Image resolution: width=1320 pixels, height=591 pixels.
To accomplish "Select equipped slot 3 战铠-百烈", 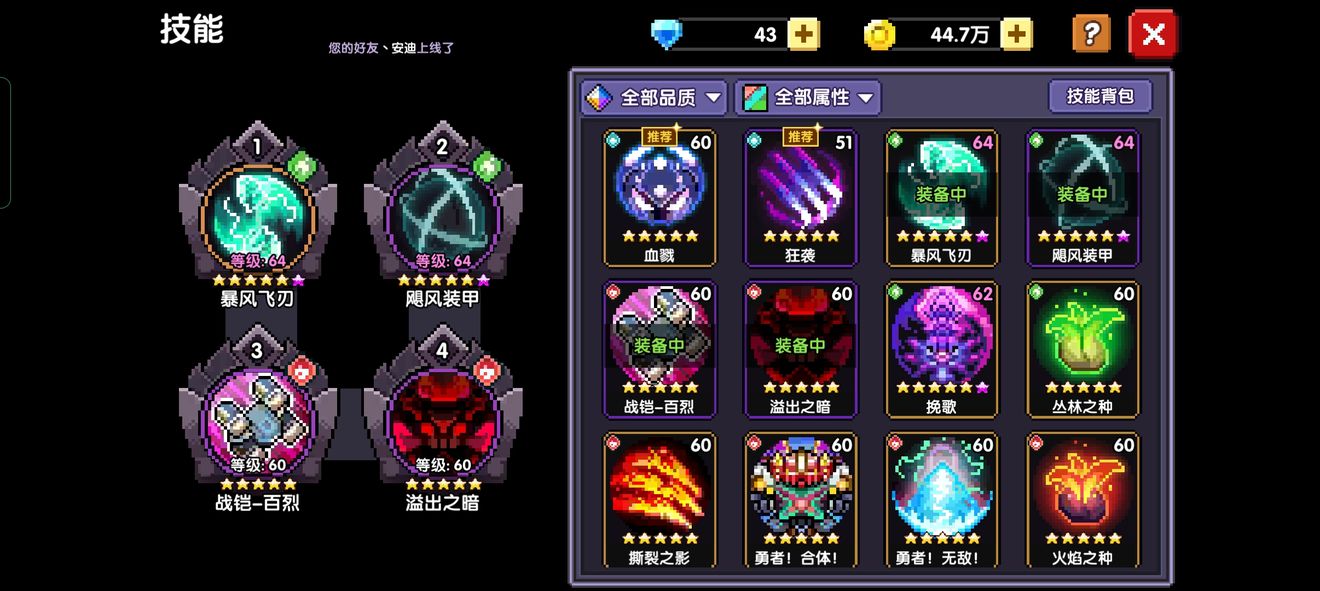I will coord(258,420).
